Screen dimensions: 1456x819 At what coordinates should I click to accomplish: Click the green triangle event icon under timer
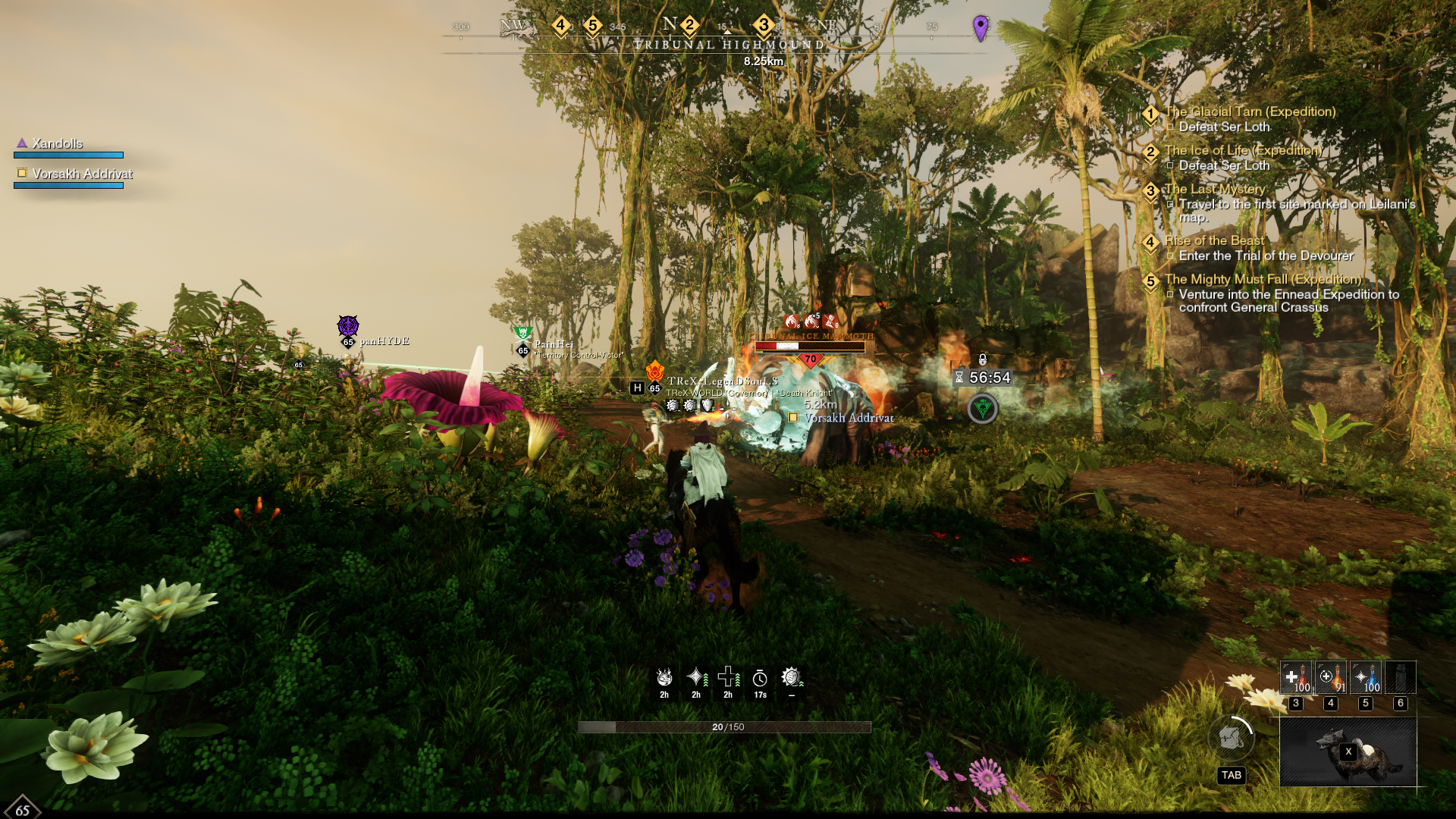(x=983, y=409)
